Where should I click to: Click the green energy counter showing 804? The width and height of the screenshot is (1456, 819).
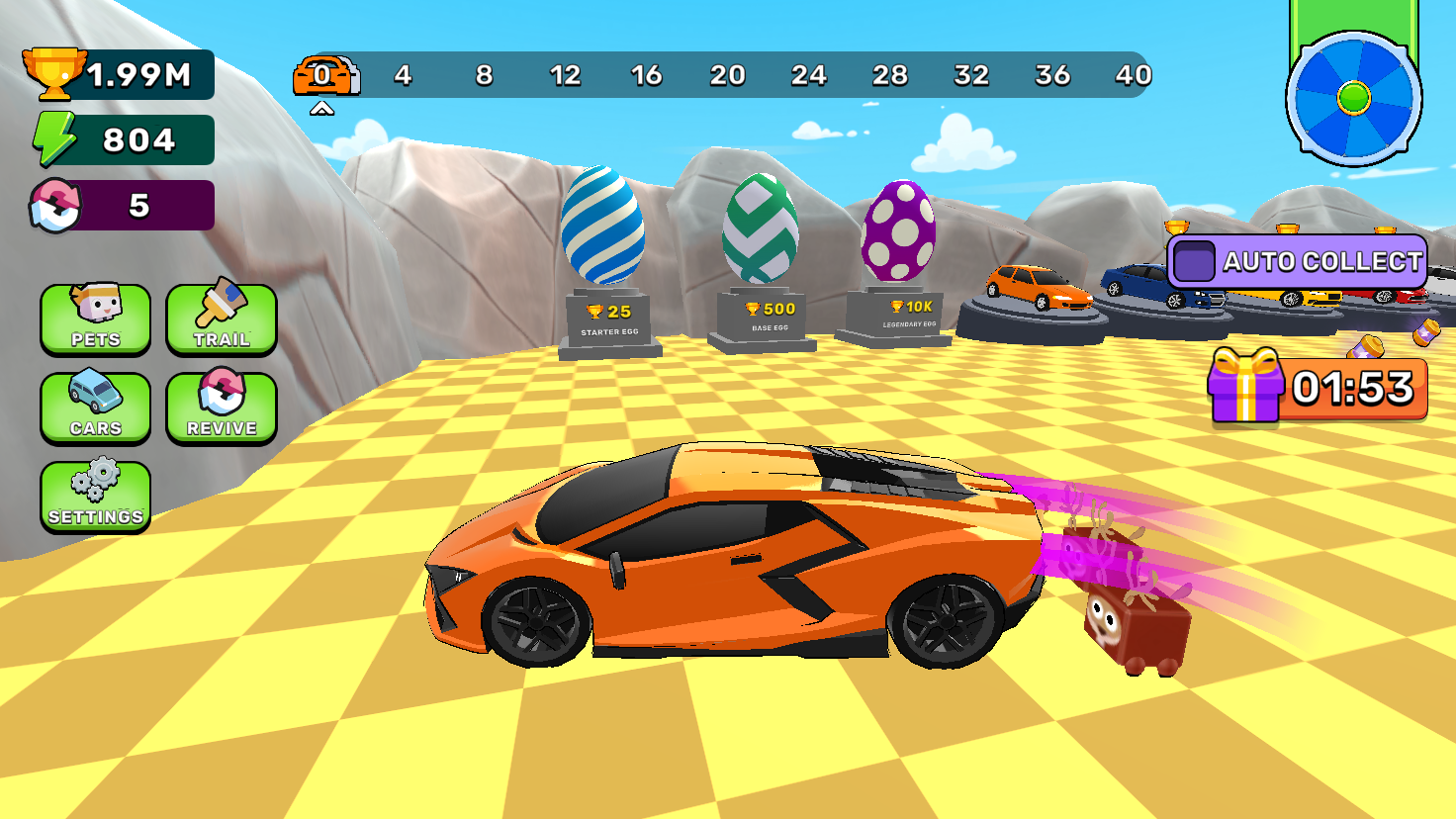click(x=119, y=138)
